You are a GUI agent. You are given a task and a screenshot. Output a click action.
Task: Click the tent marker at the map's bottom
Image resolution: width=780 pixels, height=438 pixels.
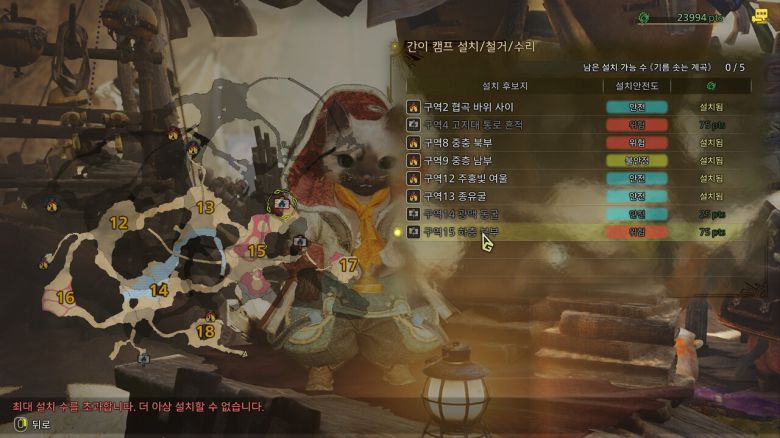pyautogui.click(x=144, y=358)
